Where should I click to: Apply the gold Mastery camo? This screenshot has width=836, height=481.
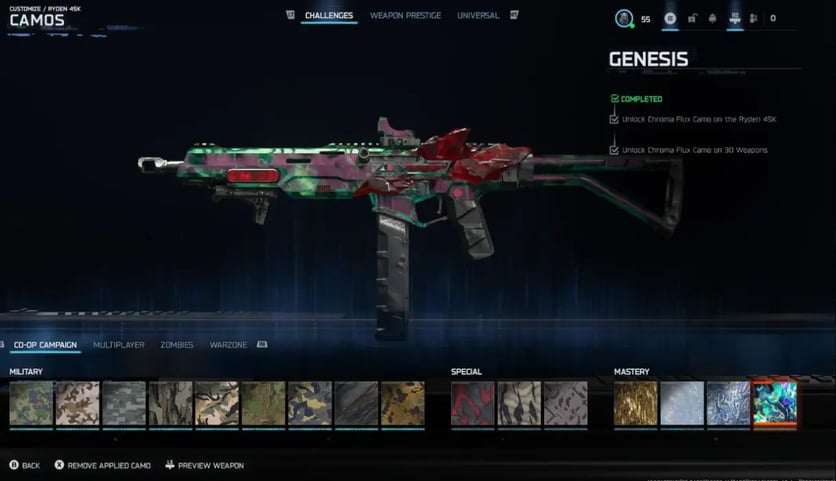pyautogui.click(x=635, y=403)
